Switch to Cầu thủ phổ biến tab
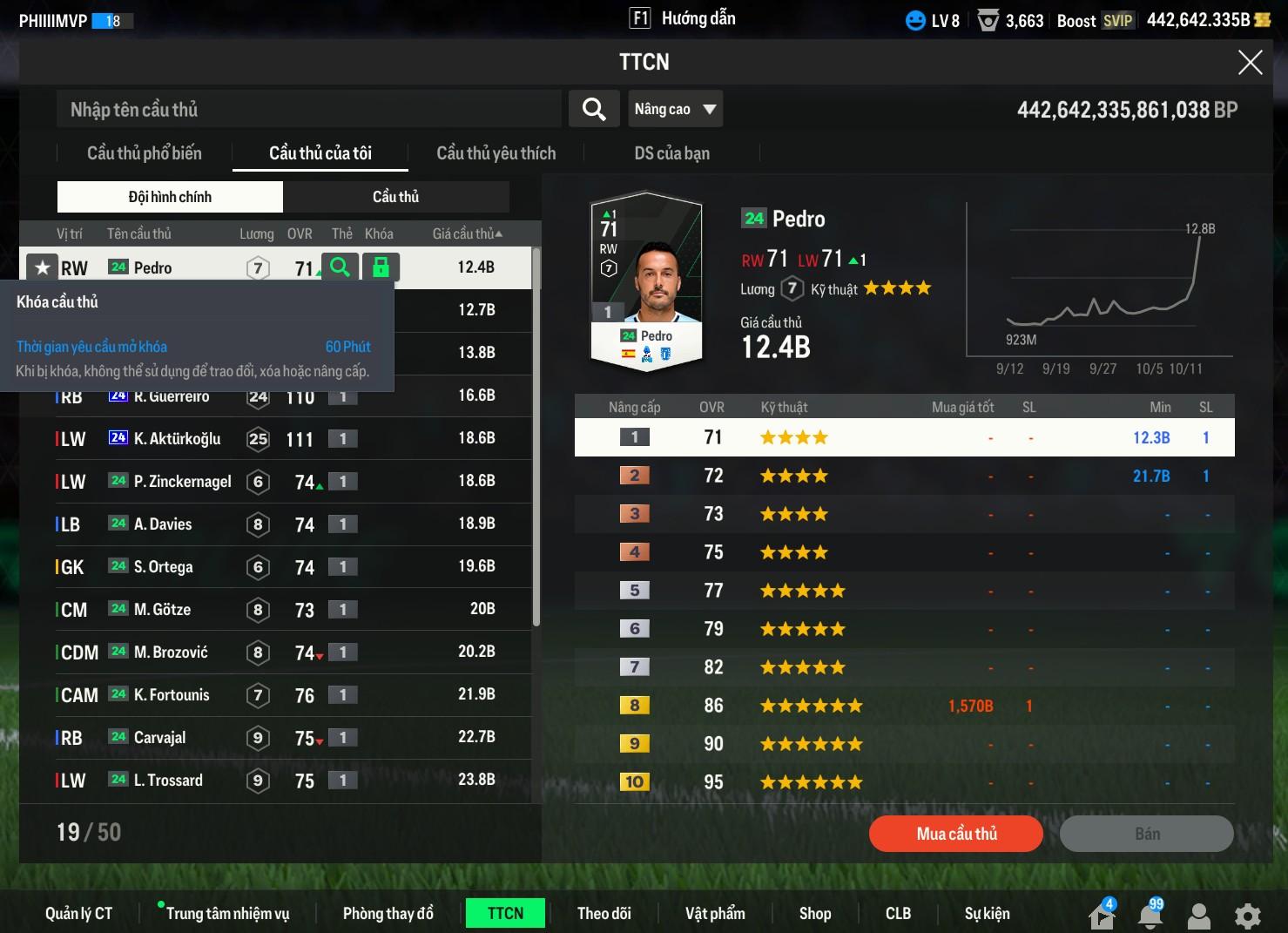Screen dimensions: 1288x933 145,153
